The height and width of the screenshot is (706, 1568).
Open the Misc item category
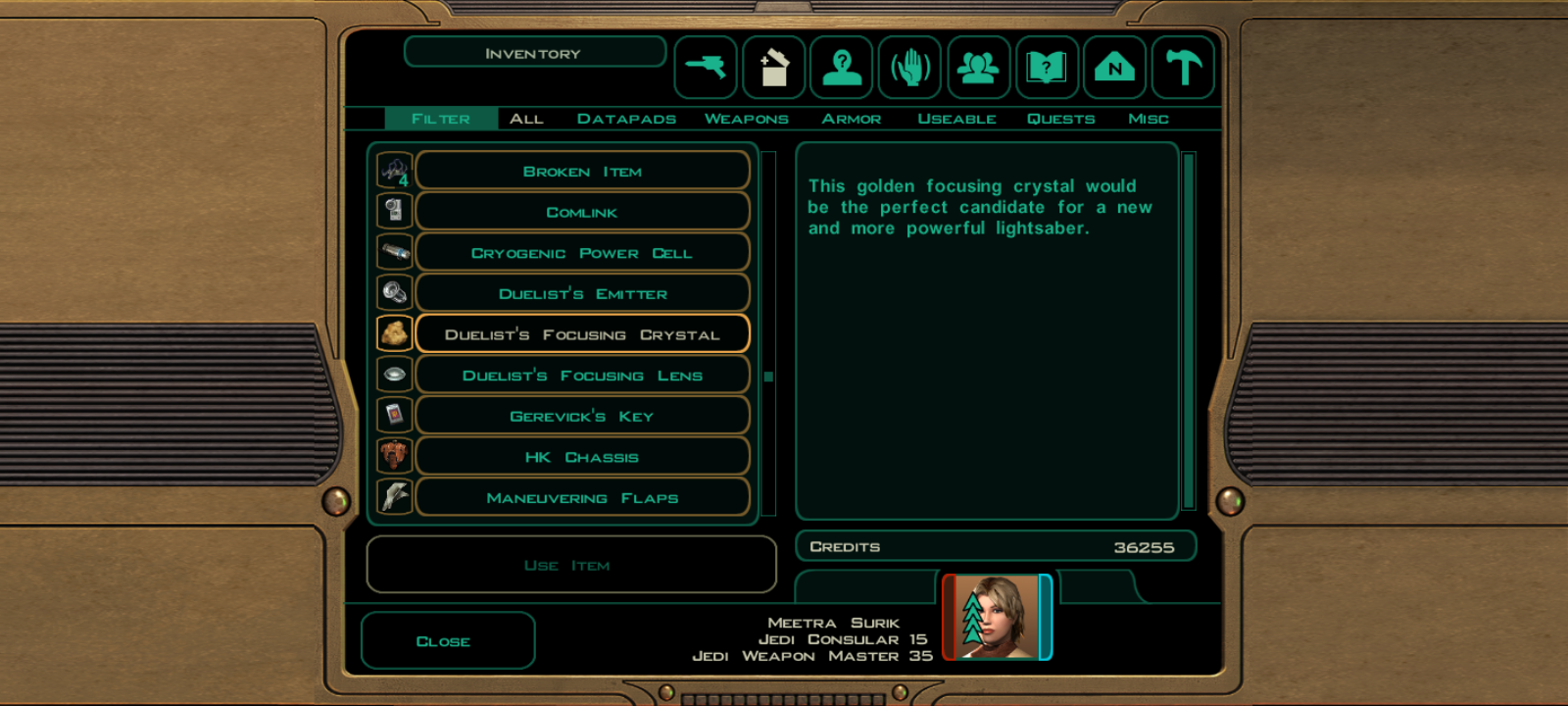click(x=1148, y=119)
